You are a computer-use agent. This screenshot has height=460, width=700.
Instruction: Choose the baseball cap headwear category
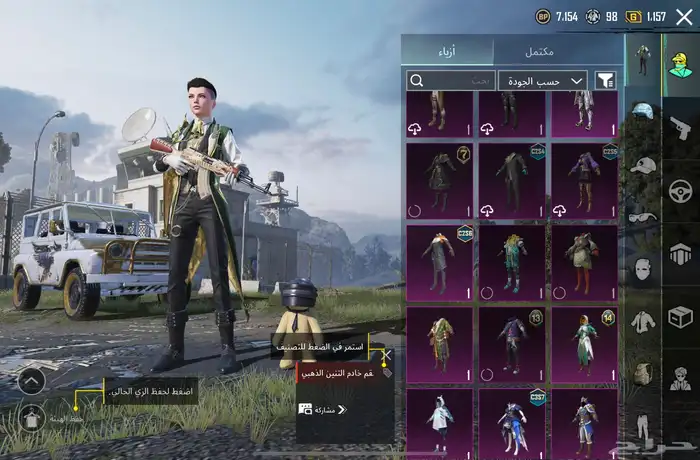pyautogui.click(x=642, y=165)
